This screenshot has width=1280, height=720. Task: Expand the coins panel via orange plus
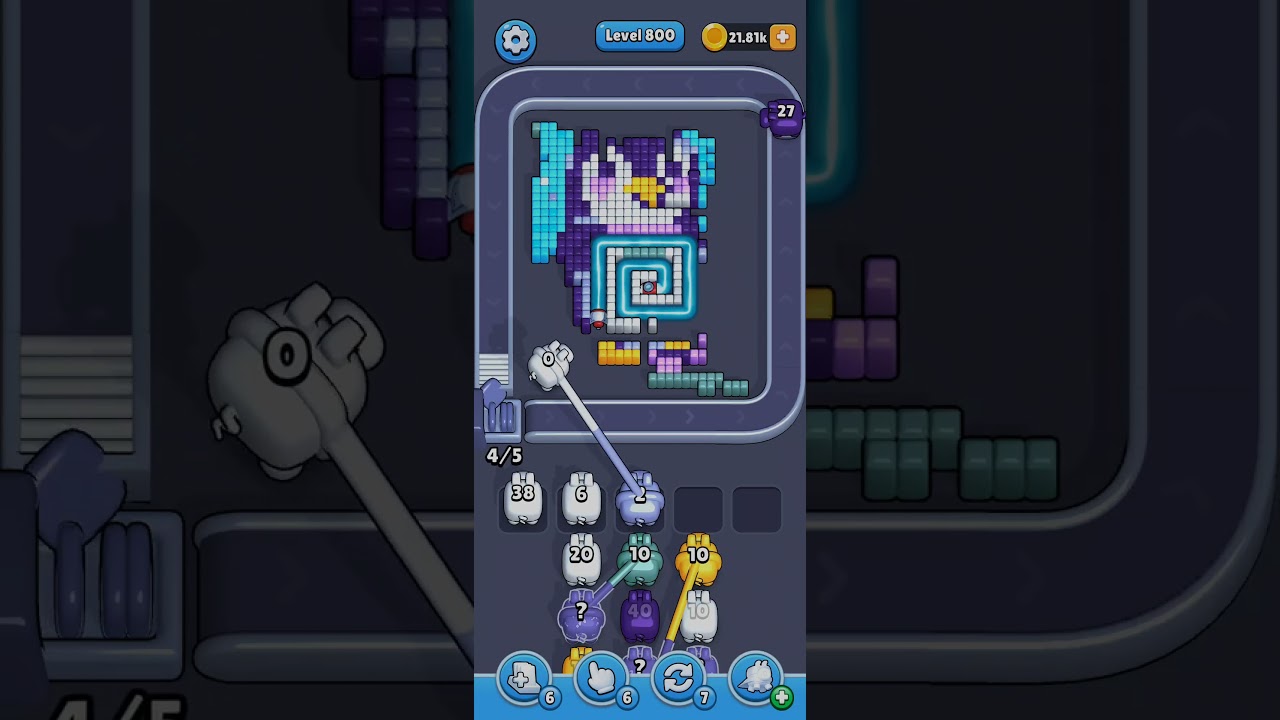[x=781, y=36]
